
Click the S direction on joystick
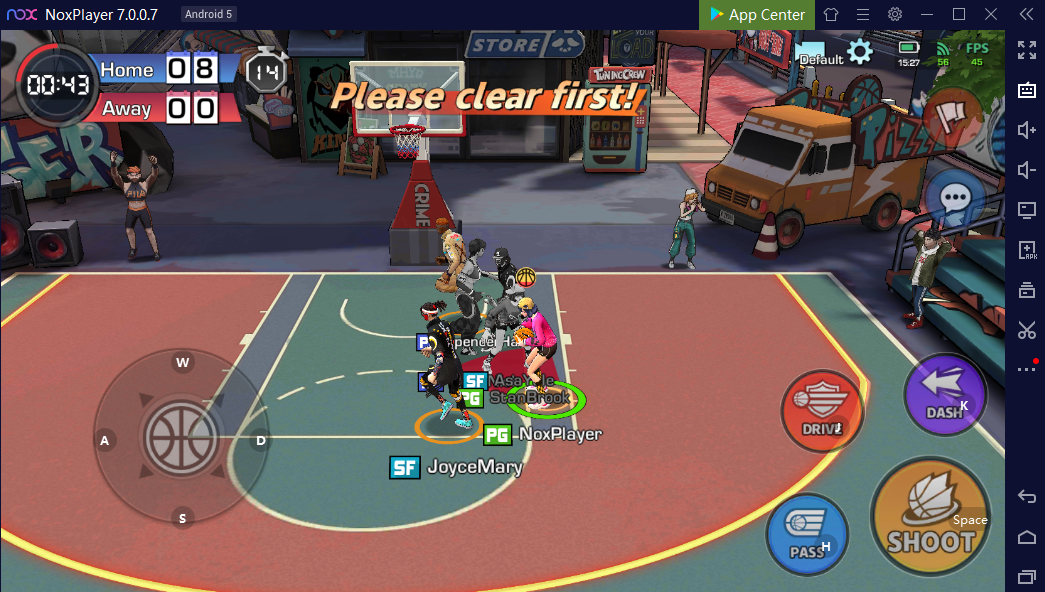pyautogui.click(x=182, y=517)
